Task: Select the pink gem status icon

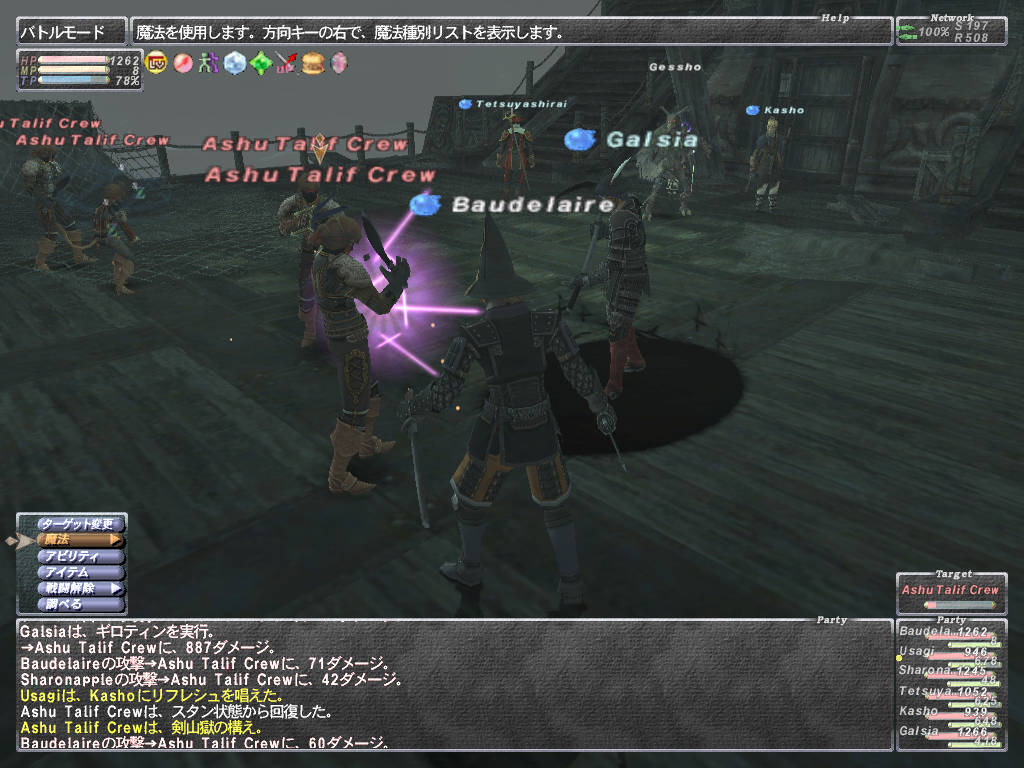Action: click(339, 63)
